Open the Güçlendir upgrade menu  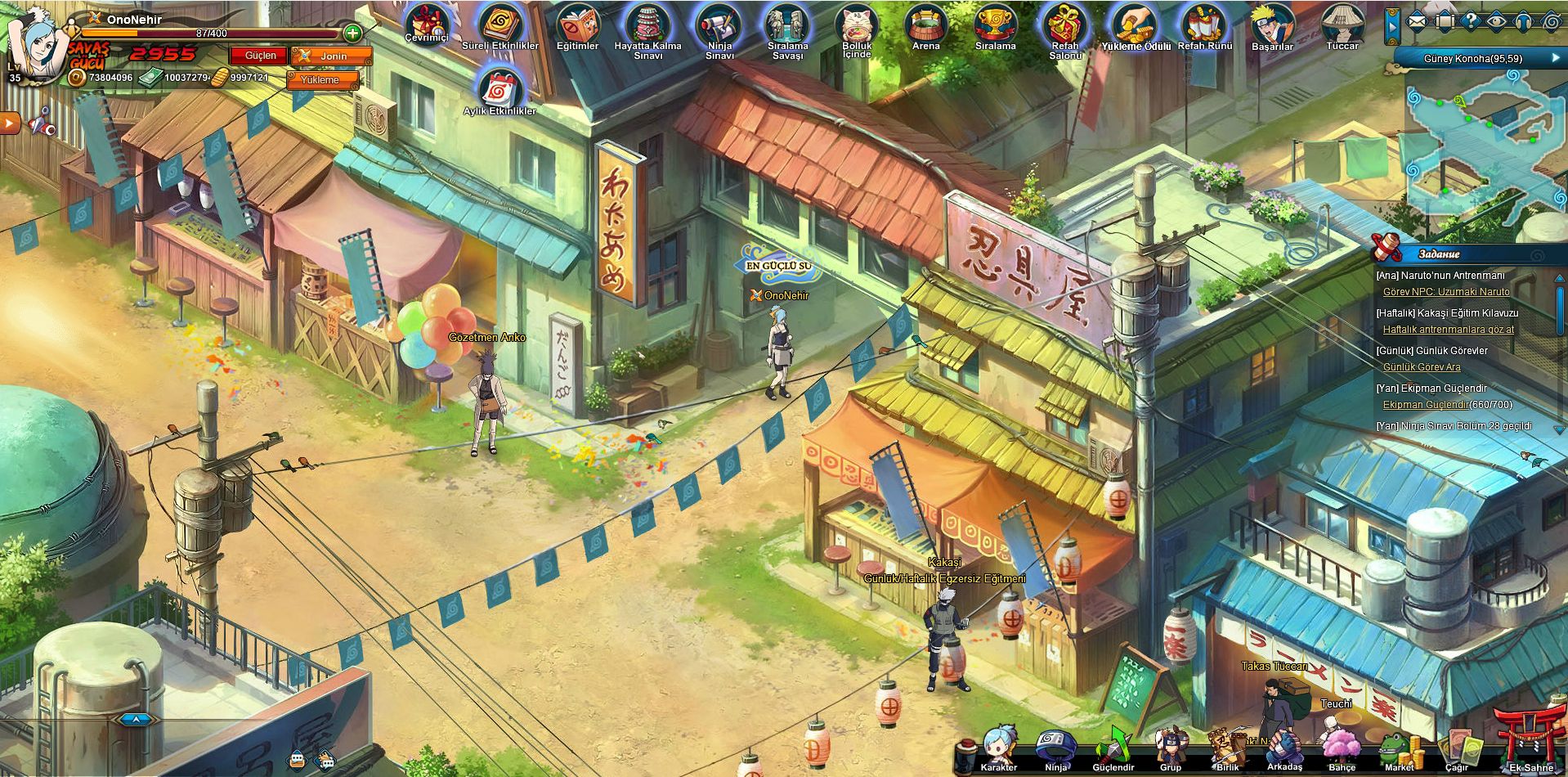pos(1113,747)
